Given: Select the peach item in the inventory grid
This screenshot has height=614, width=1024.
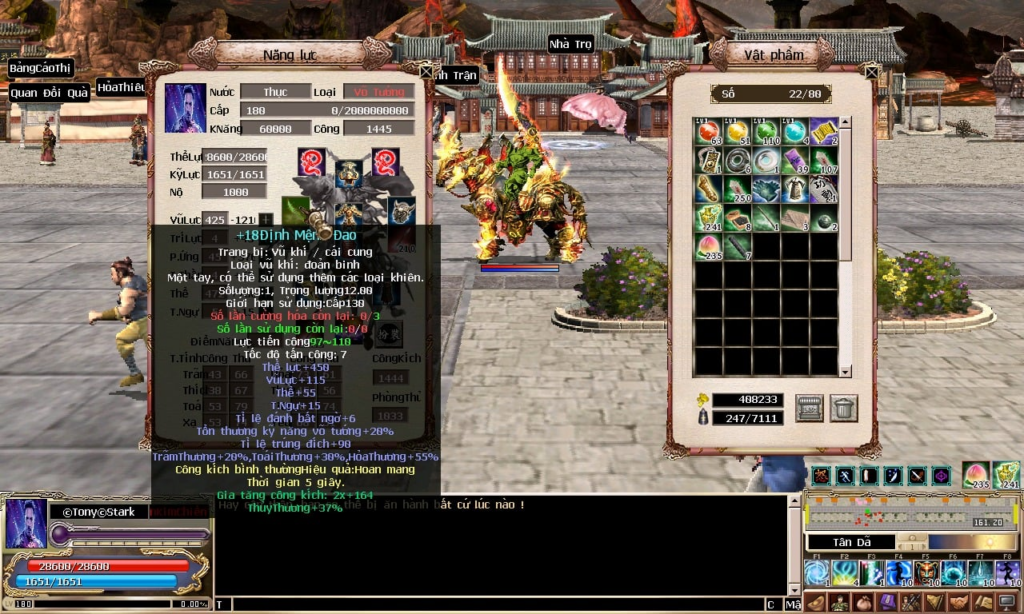Looking at the screenshot, I should (709, 248).
